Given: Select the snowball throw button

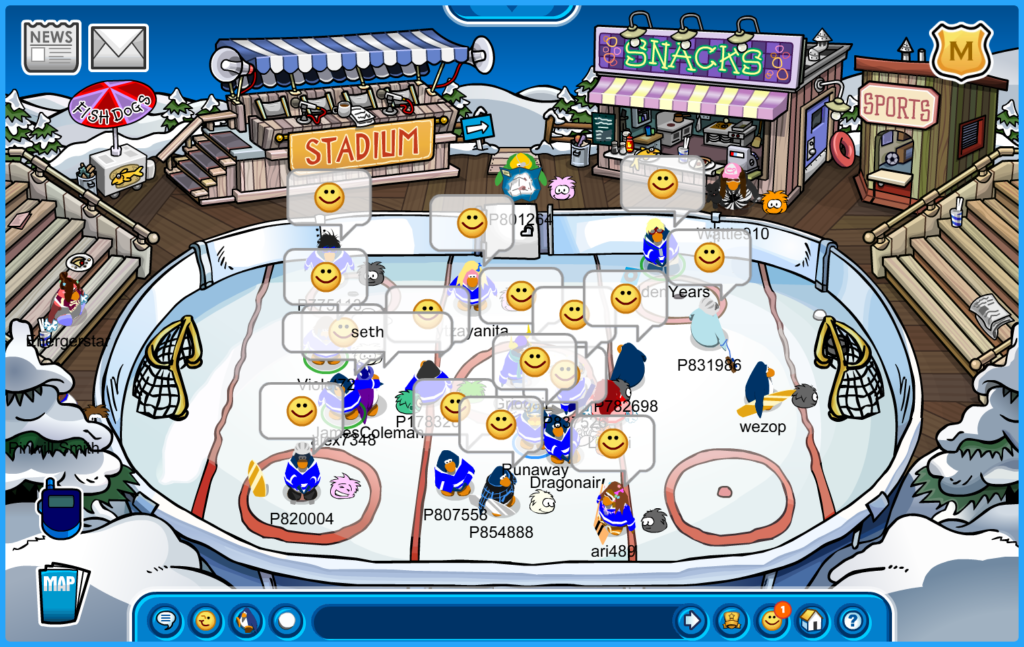Looking at the screenshot, I should [287, 621].
